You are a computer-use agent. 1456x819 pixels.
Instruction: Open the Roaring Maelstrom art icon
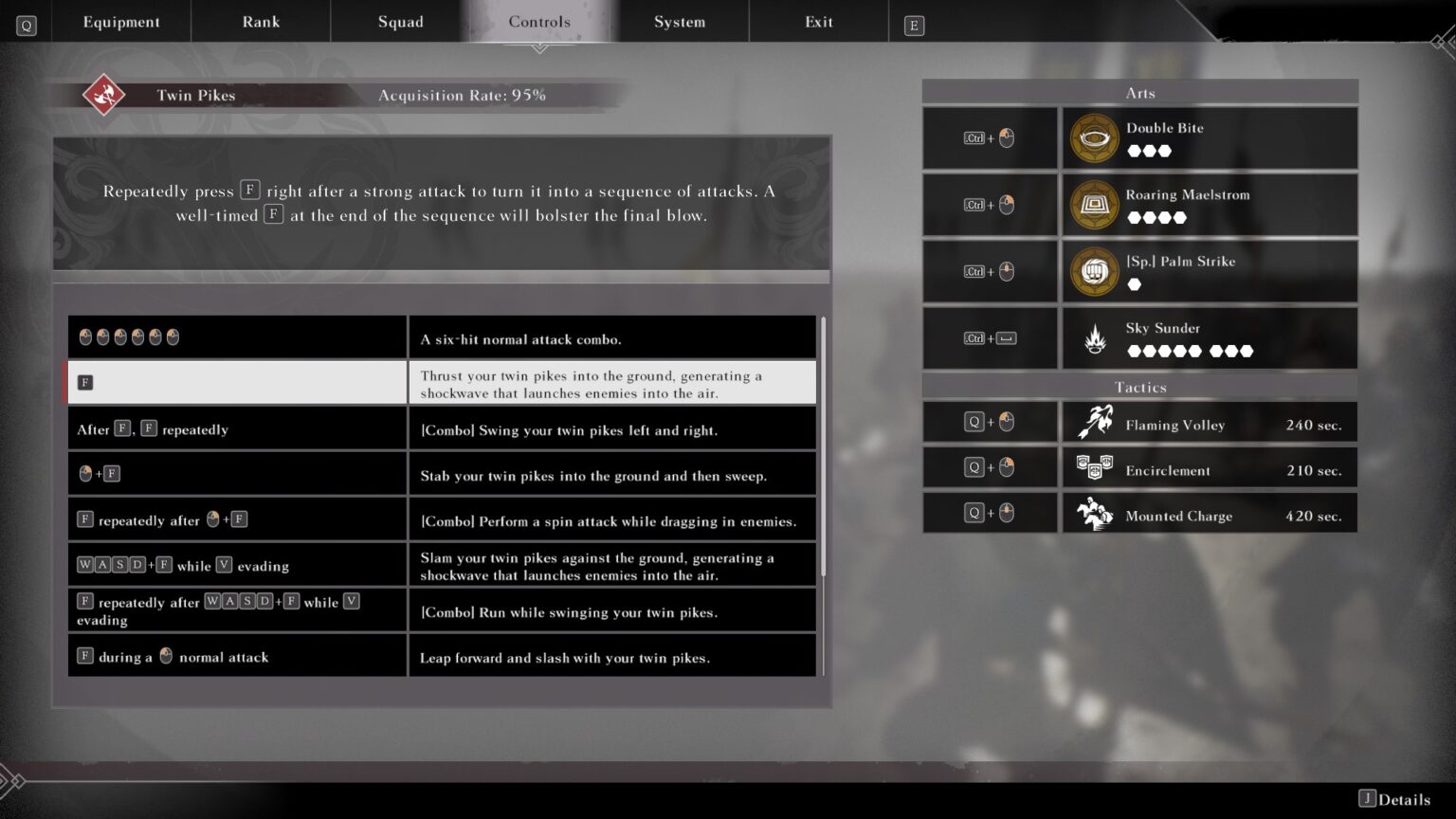point(1095,204)
